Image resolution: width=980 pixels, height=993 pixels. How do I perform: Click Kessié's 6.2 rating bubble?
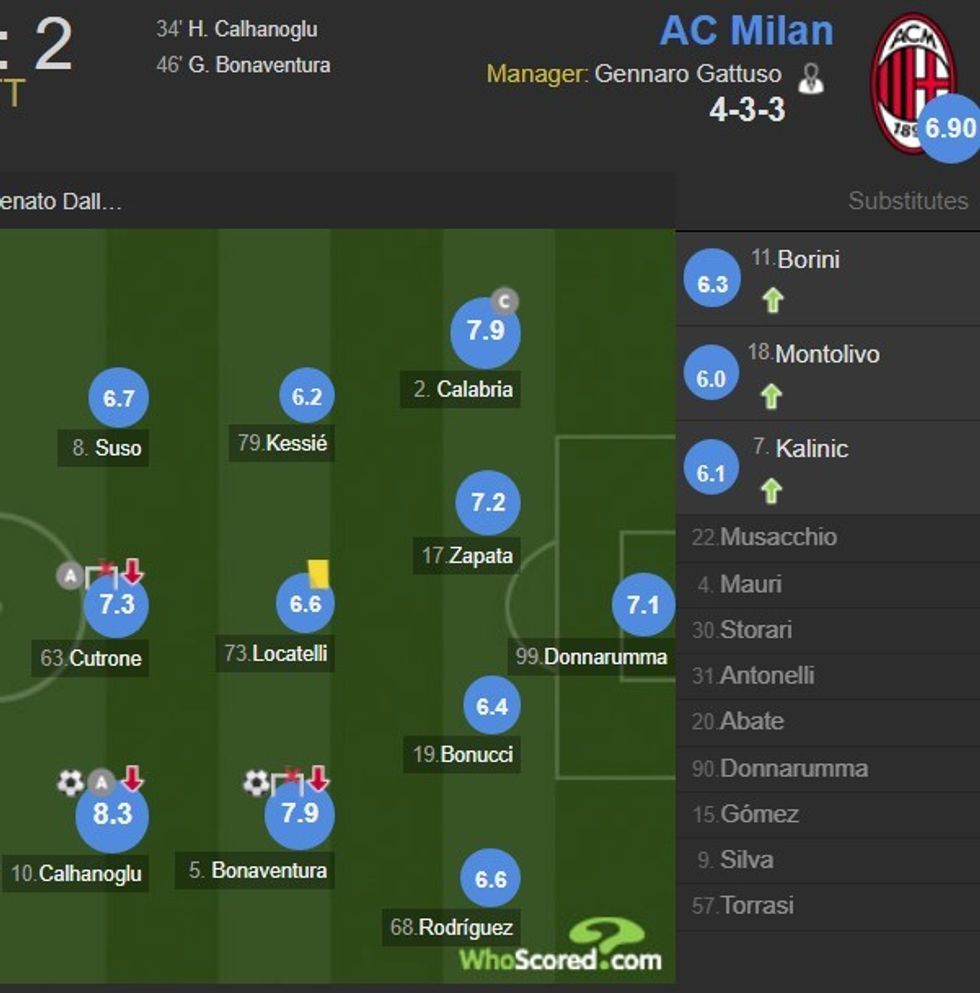306,397
